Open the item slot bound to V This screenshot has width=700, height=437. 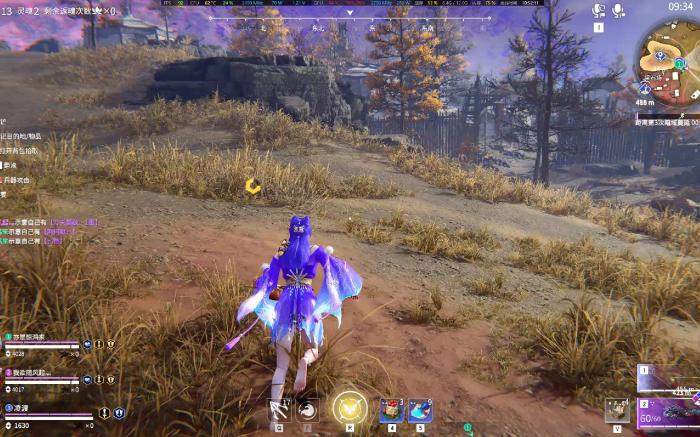coord(616,410)
